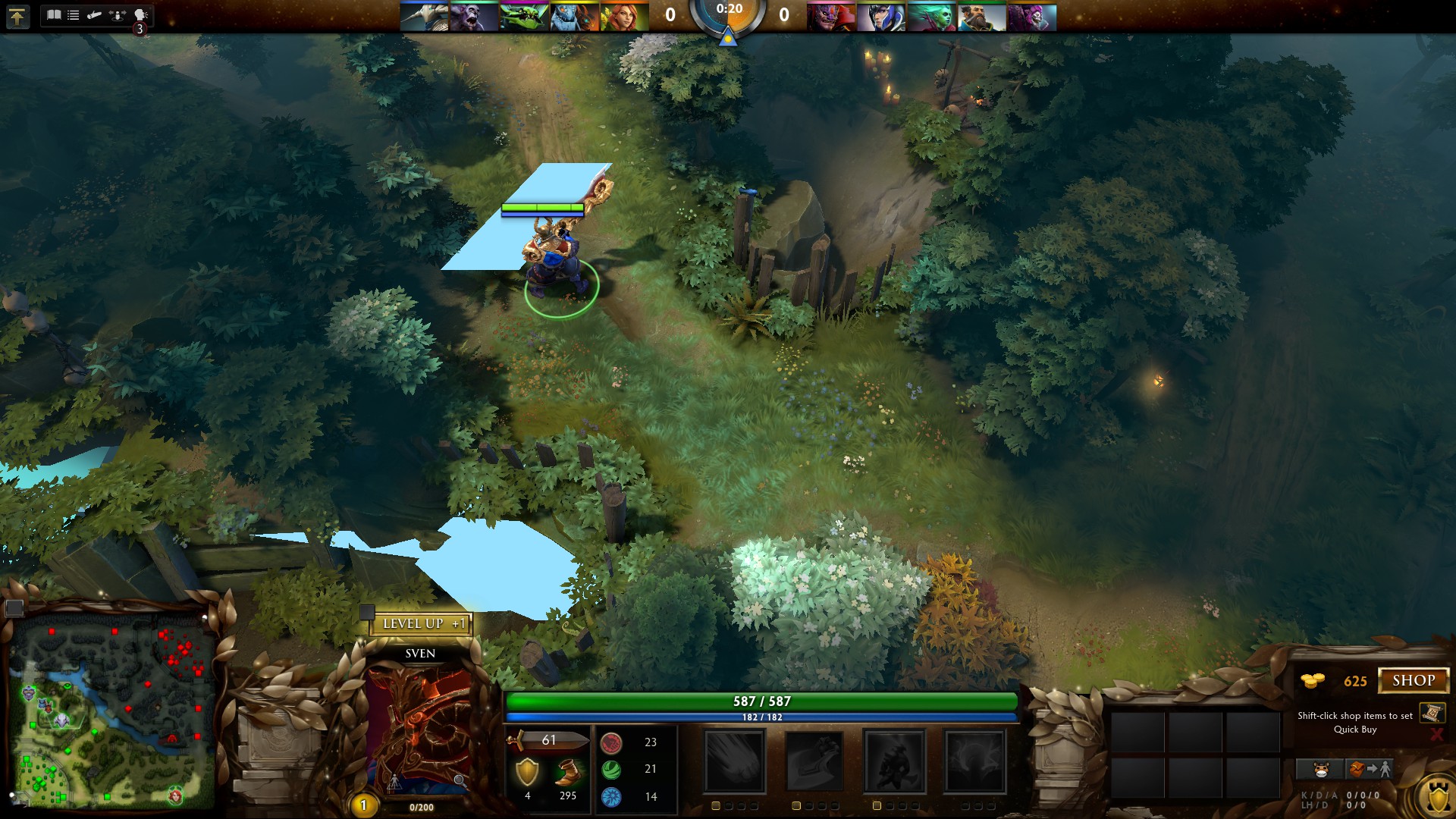Click the Level Up +1 button
This screenshot has width=1456, height=819.
422,623
